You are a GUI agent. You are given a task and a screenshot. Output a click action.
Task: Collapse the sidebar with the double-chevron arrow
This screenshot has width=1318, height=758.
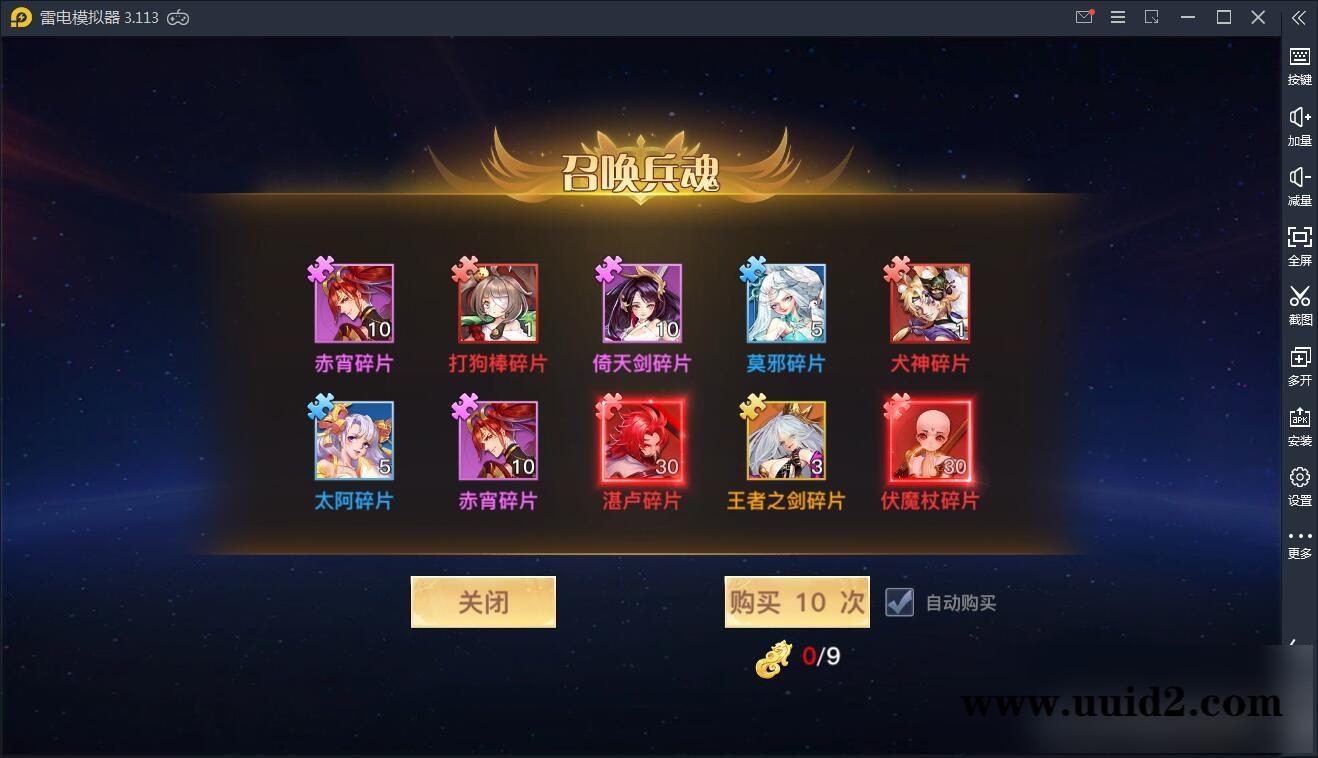coord(1299,17)
